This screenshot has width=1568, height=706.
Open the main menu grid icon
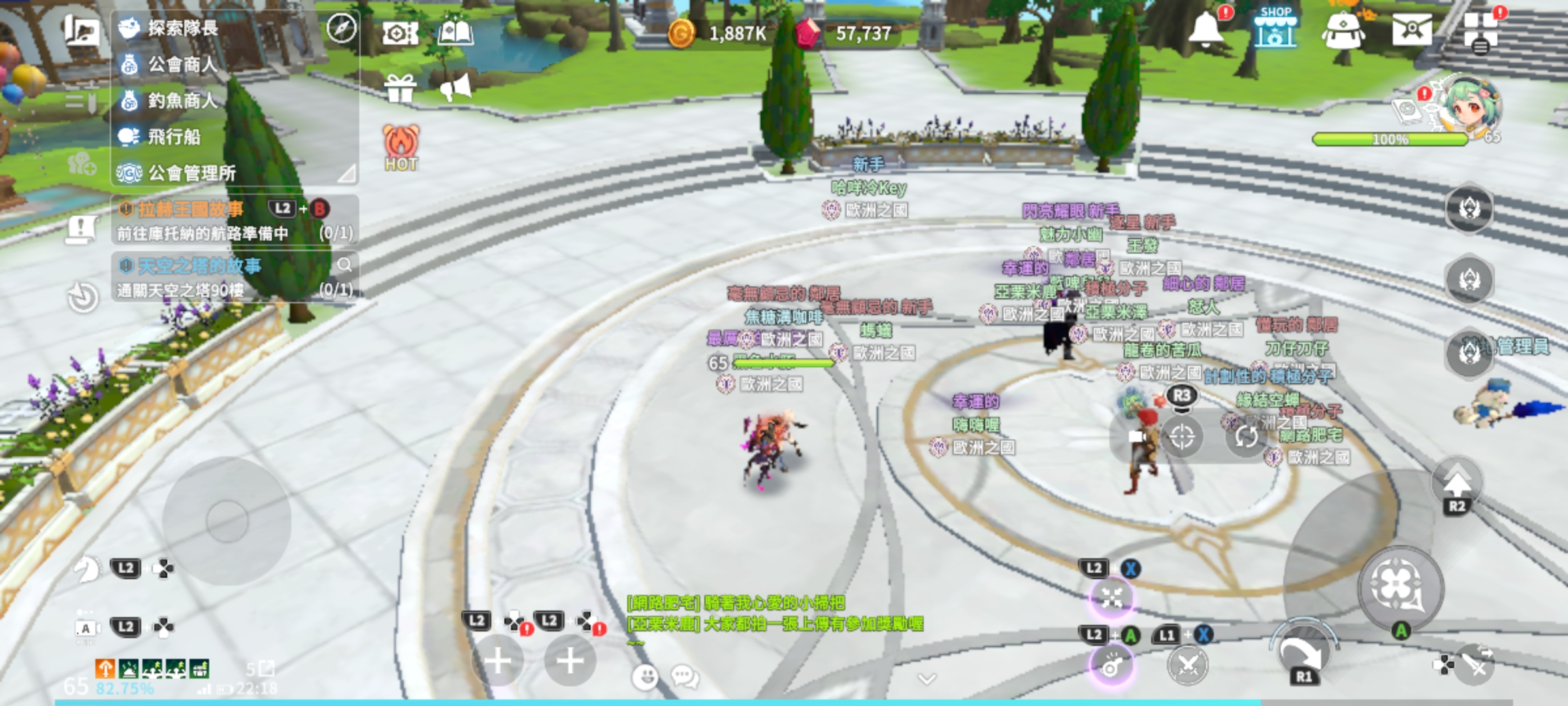tap(1480, 31)
